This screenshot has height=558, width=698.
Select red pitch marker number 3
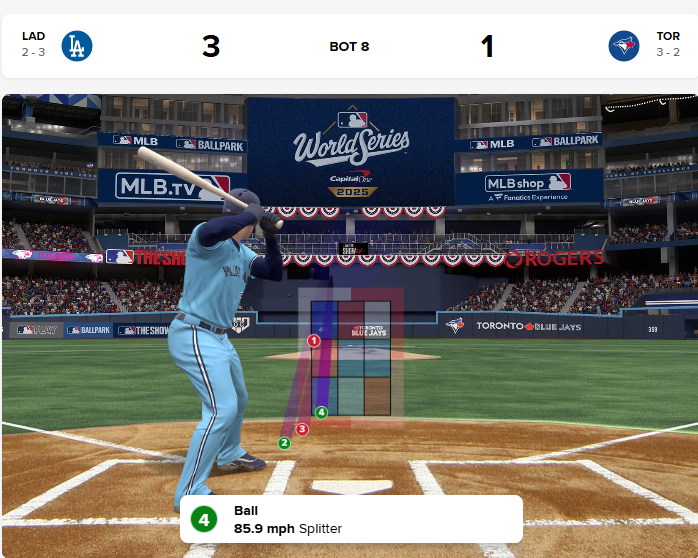click(x=302, y=429)
